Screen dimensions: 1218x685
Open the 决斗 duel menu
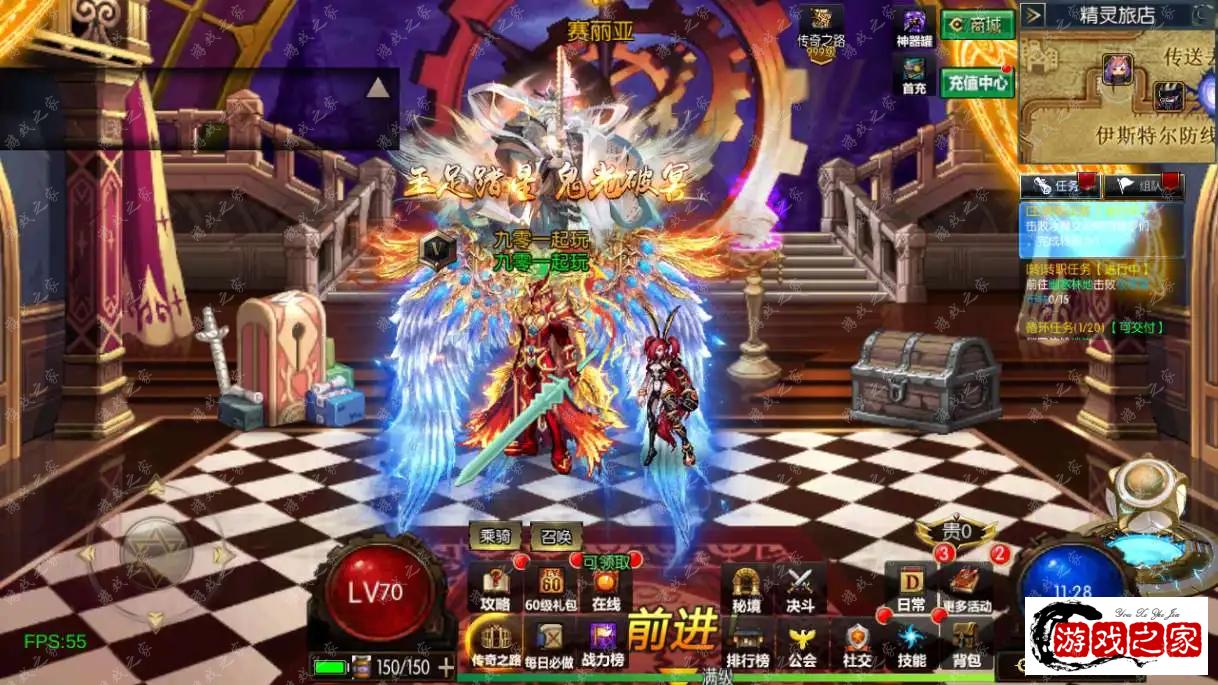tap(799, 588)
